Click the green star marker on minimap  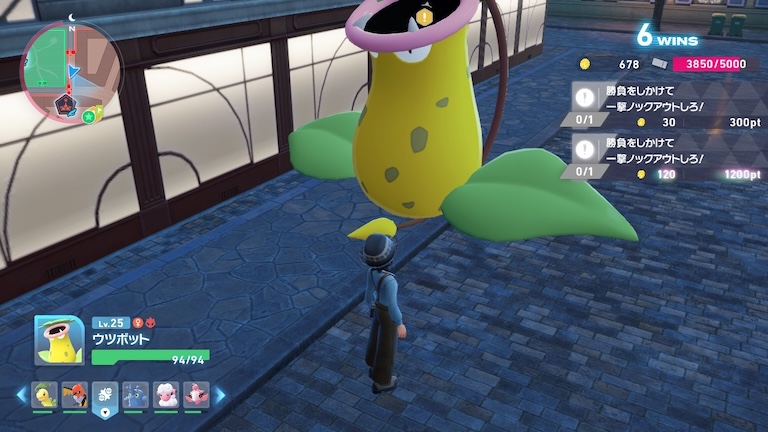(89, 116)
